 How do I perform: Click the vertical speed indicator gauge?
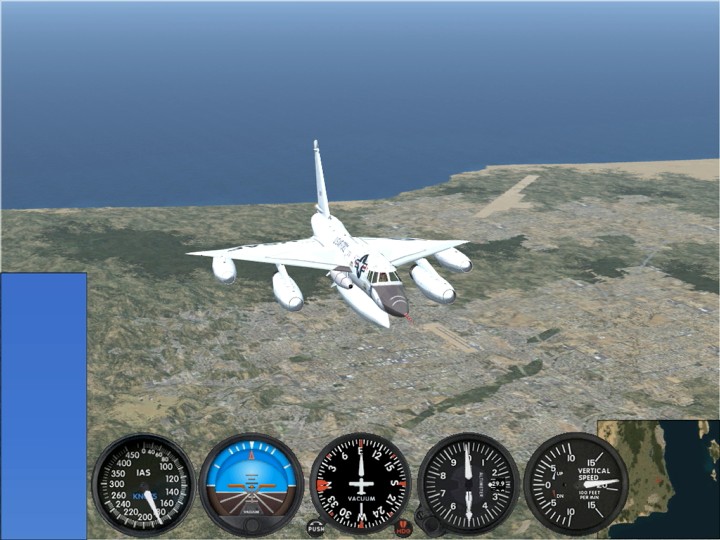(x=577, y=484)
